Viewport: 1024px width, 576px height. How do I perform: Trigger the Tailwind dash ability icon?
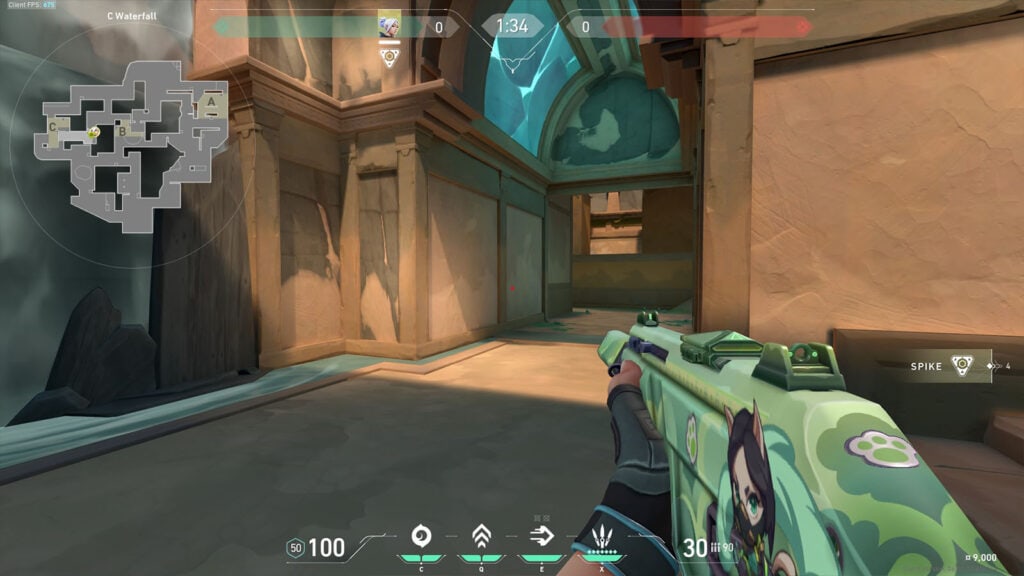pos(541,537)
